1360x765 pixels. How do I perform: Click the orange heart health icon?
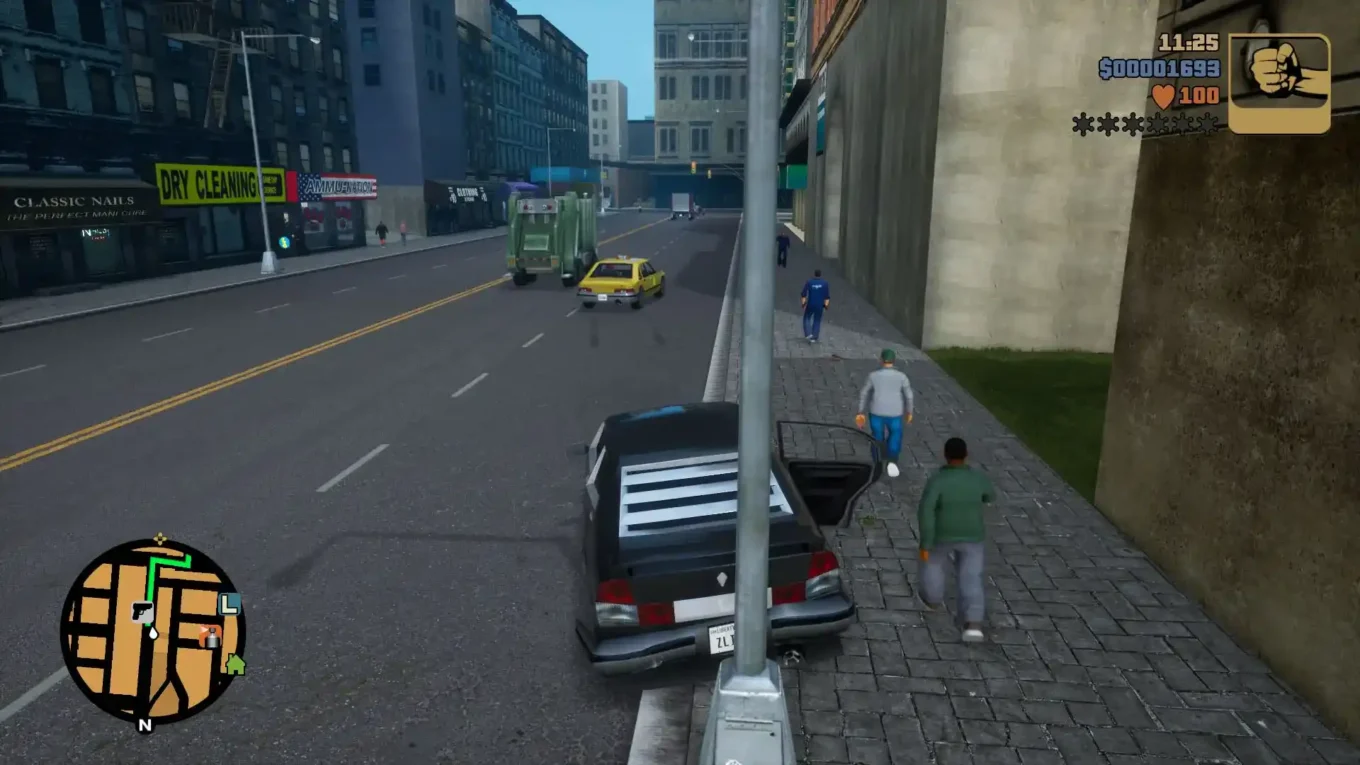point(1163,96)
